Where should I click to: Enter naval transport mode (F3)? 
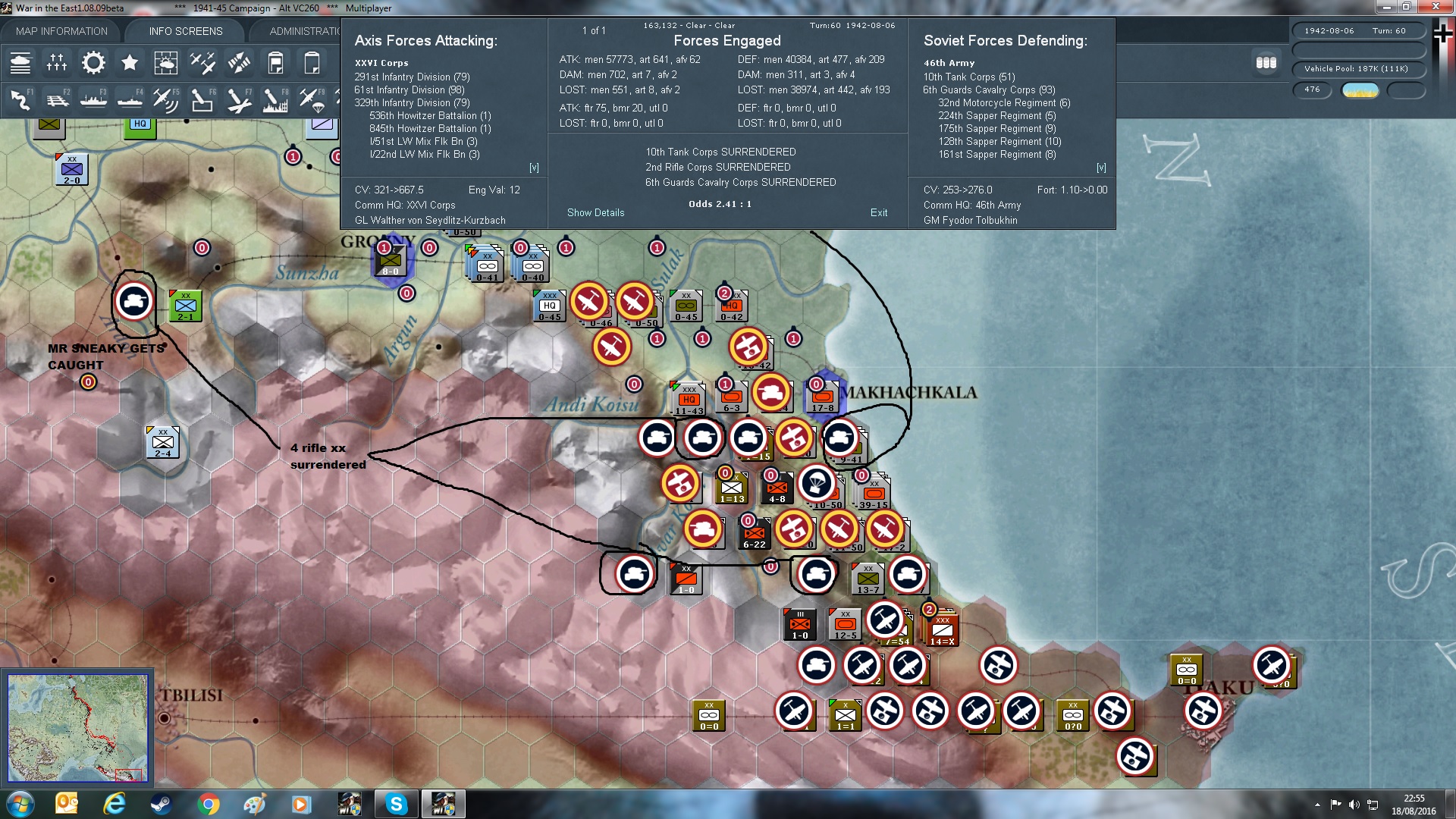pos(93,99)
